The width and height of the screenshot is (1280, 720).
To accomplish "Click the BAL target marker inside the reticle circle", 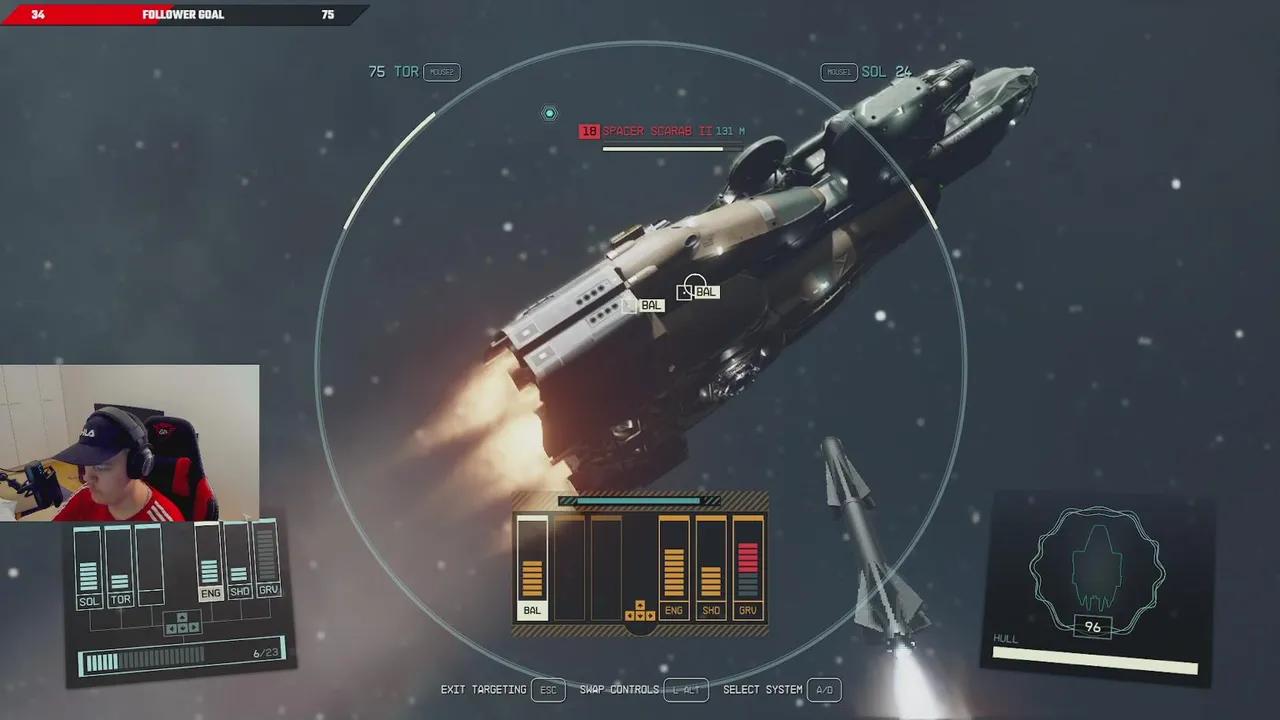I will click(698, 291).
